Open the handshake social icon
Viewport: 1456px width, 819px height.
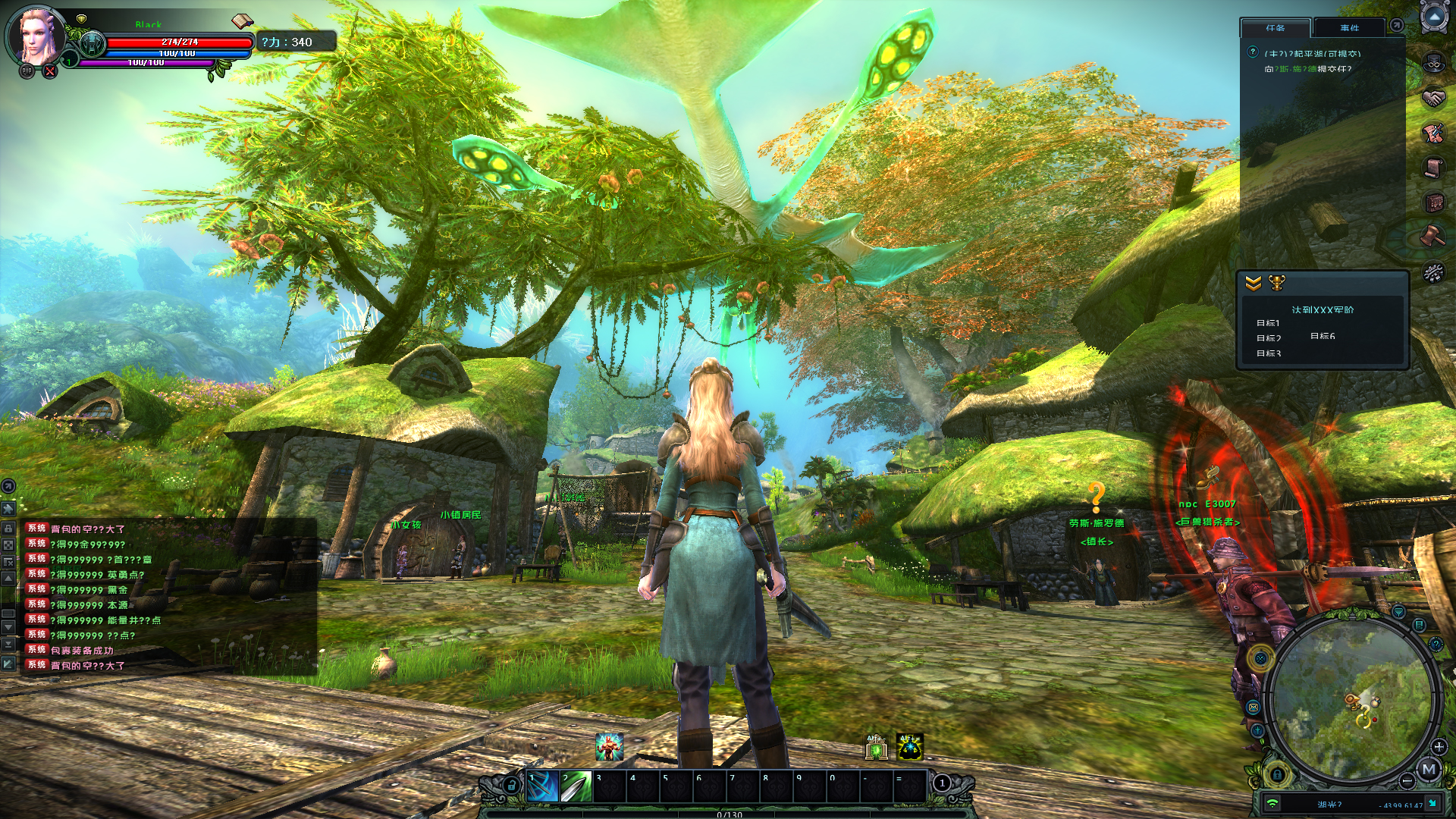[x=1433, y=99]
